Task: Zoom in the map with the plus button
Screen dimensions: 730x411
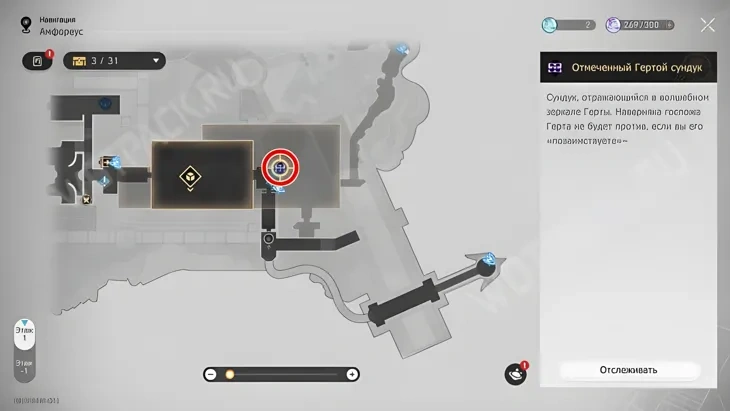Action: (352, 374)
